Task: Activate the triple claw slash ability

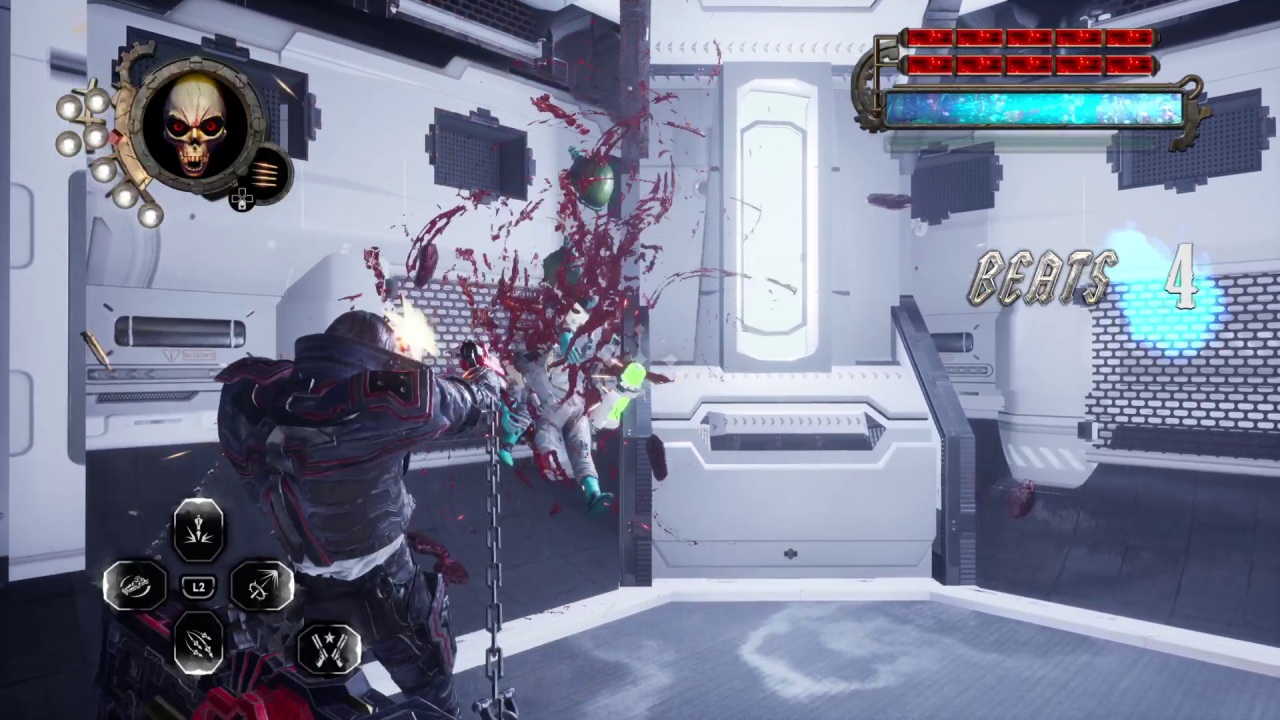Action: point(198,642)
